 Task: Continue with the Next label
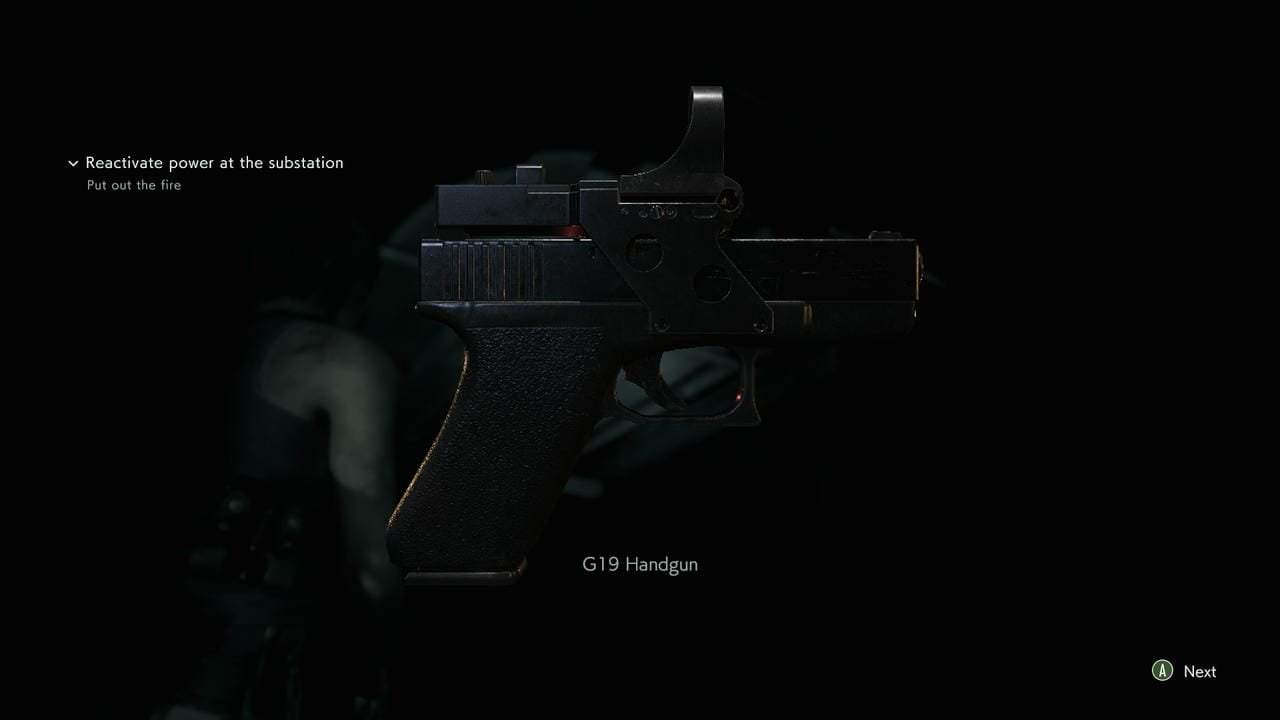[1199, 672]
